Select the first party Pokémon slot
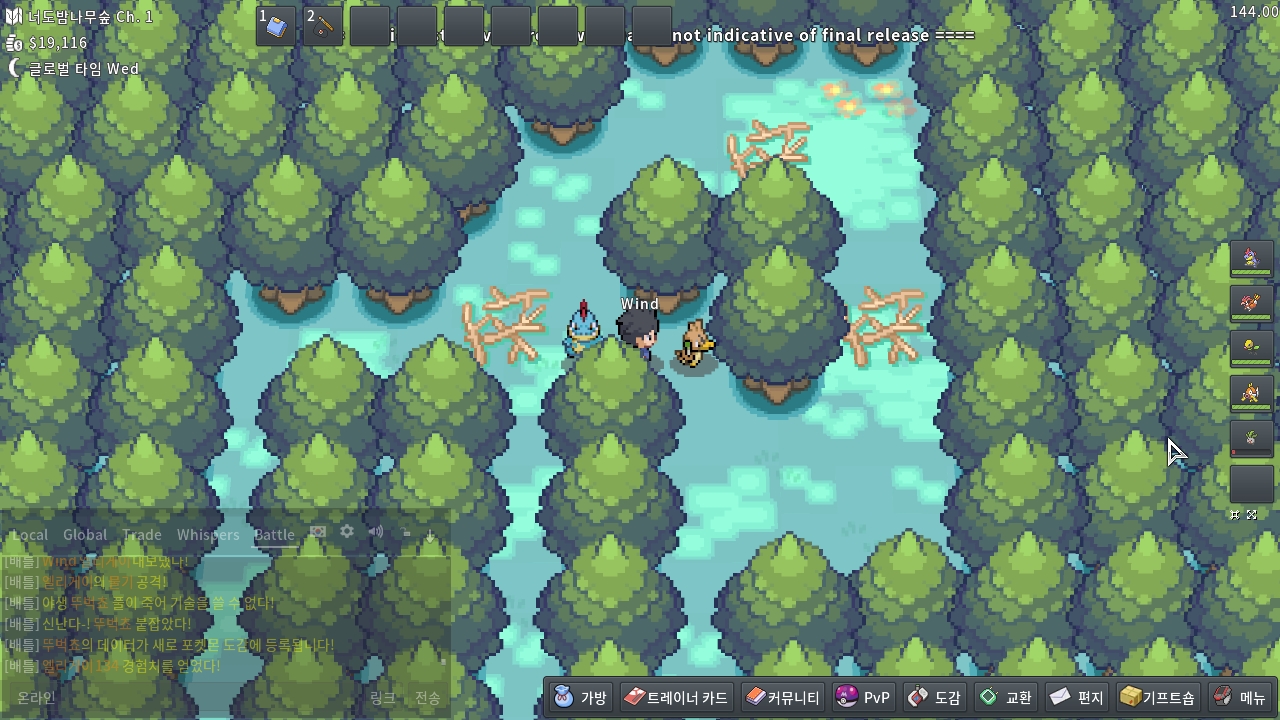 coord(1251,260)
